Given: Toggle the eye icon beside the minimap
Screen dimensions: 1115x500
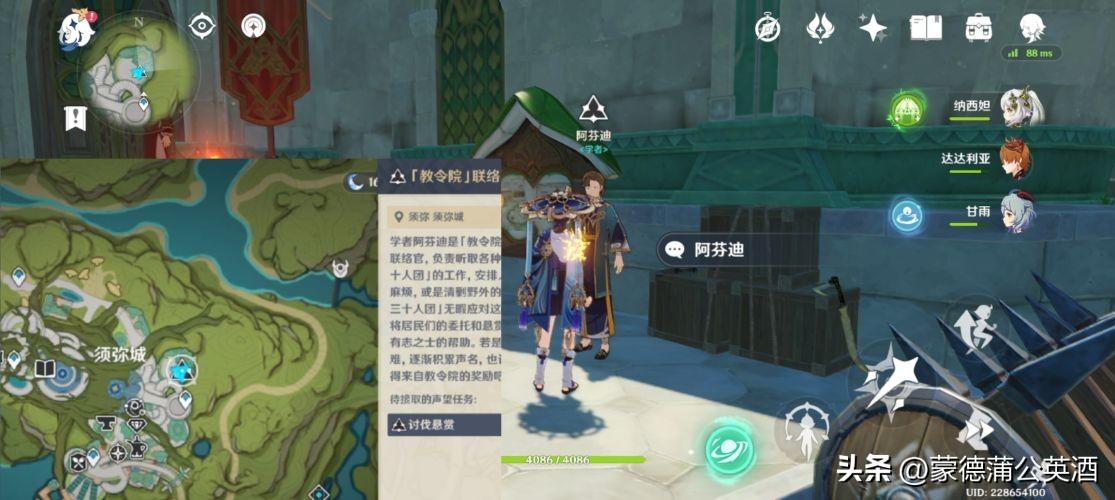Looking at the screenshot, I should [x=203, y=26].
